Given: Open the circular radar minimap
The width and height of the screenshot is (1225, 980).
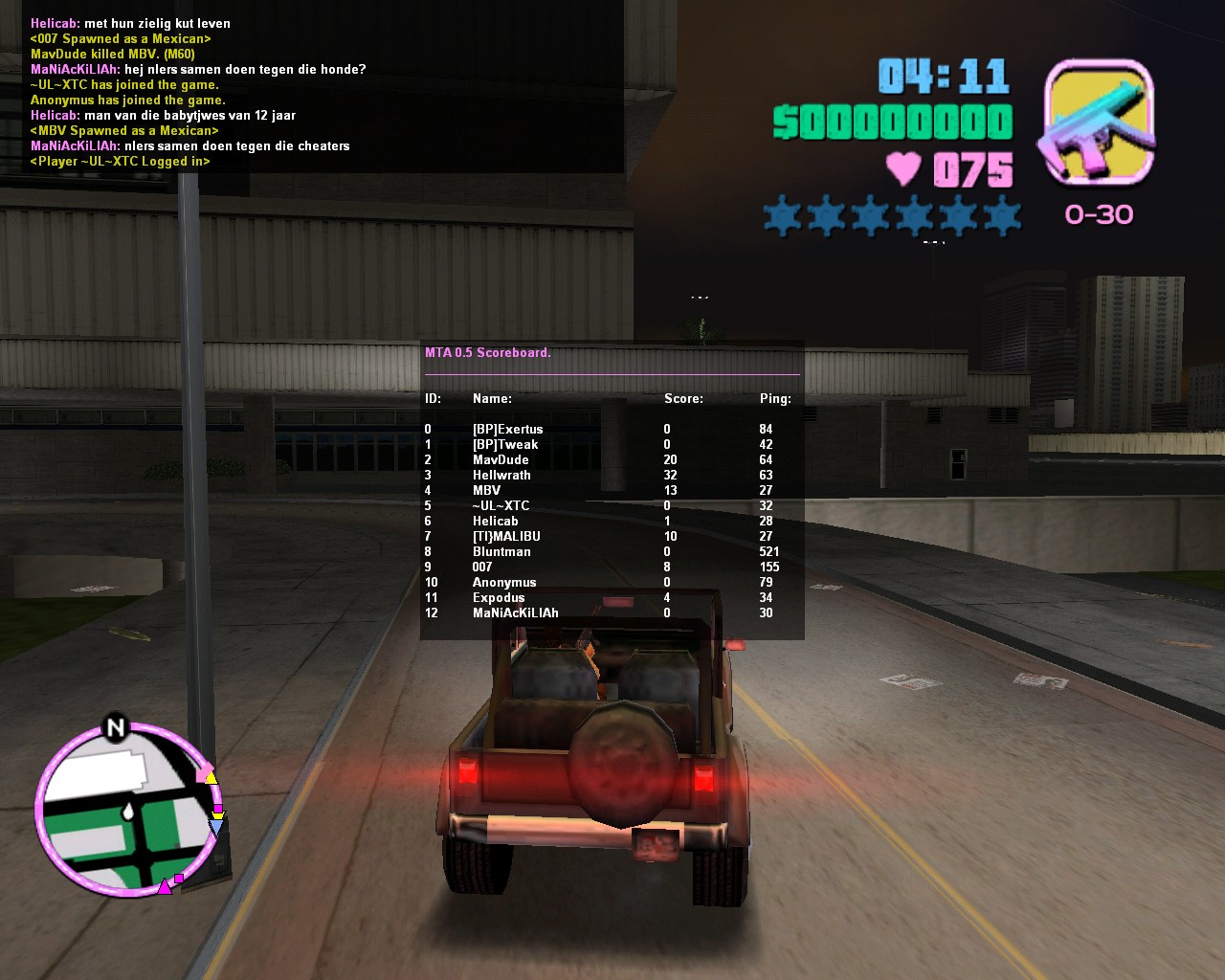Looking at the screenshot, I should pos(124,812).
